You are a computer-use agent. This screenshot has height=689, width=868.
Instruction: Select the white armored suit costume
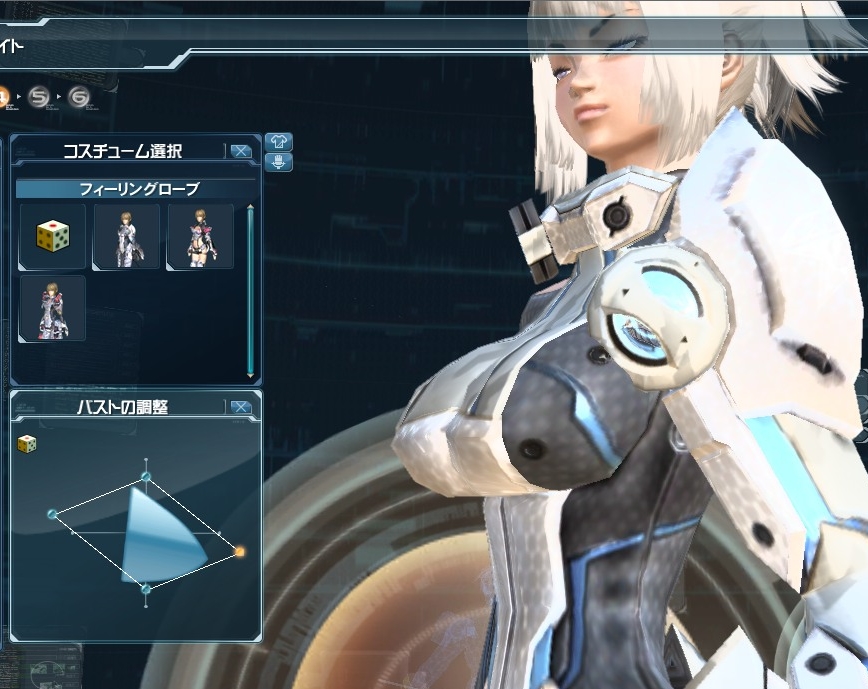(x=126, y=236)
